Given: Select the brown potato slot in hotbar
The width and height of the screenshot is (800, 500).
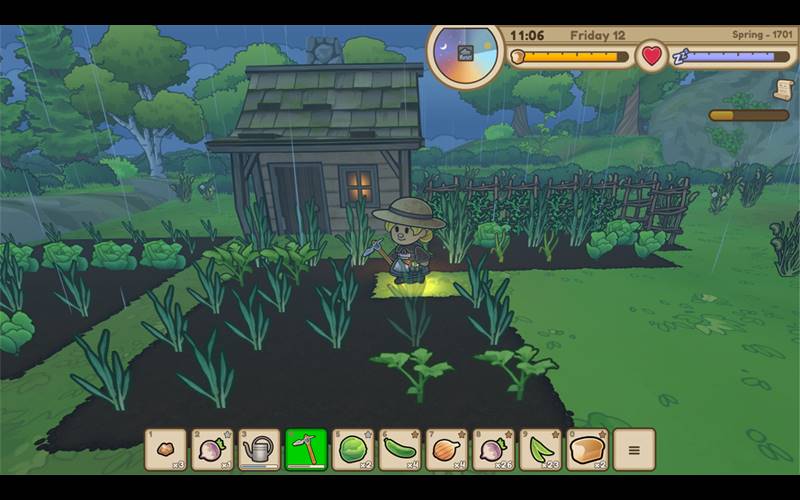Looking at the screenshot, I should point(165,449).
